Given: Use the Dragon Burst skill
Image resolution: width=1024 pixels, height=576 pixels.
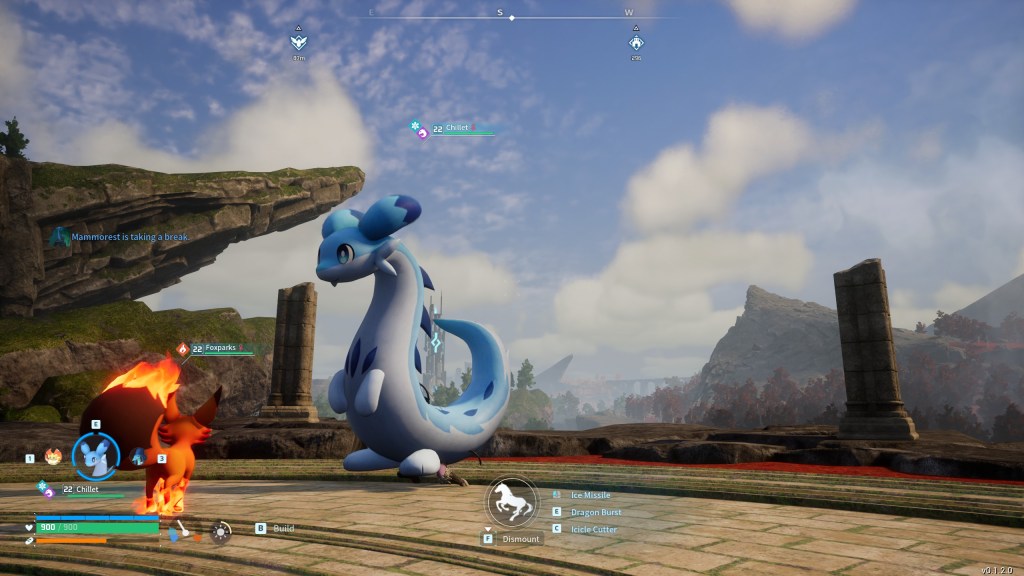Looking at the screenshot, I should 595,512.
